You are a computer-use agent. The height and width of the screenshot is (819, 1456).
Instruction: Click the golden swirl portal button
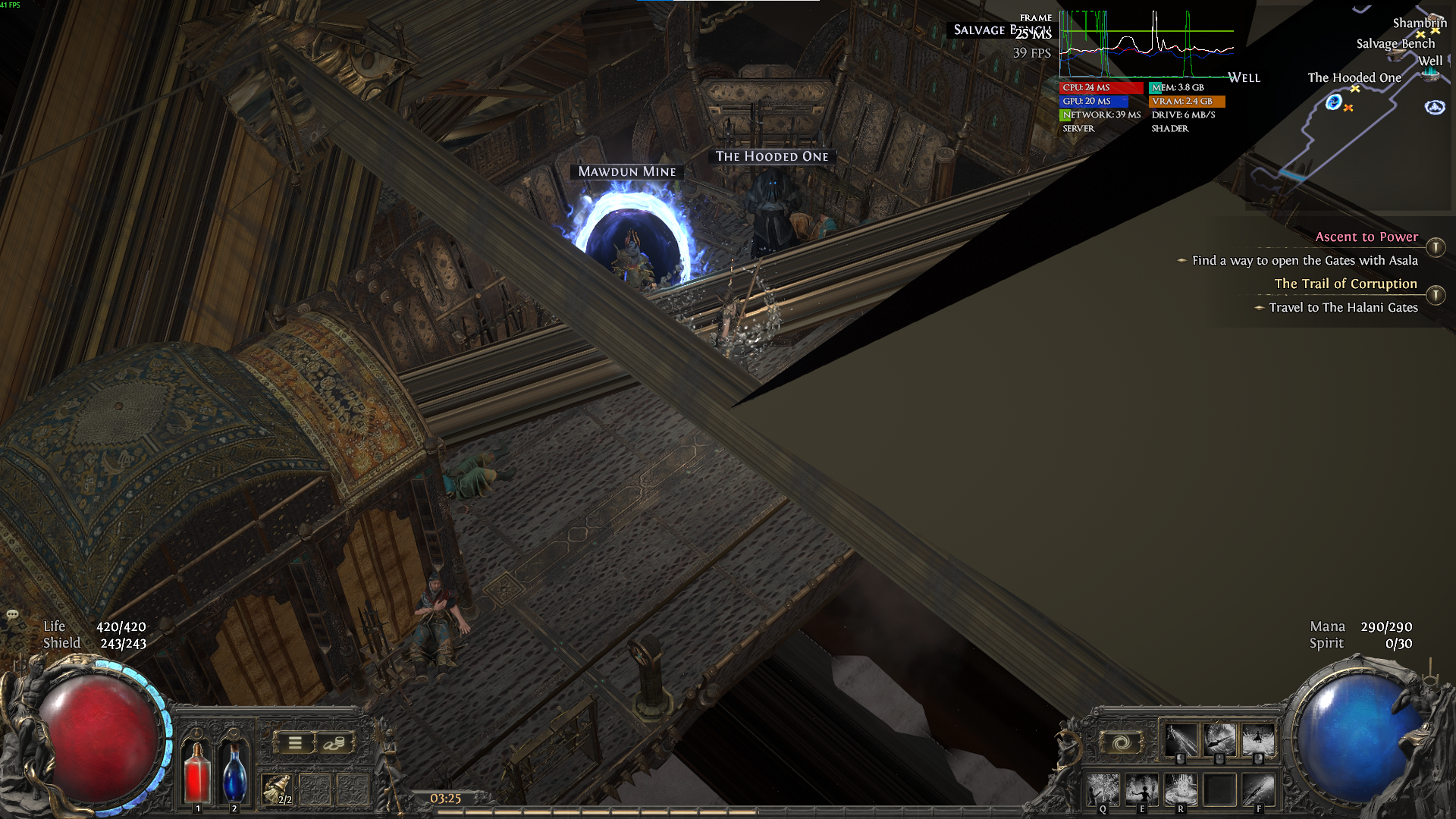click(x=1121, y=742)
